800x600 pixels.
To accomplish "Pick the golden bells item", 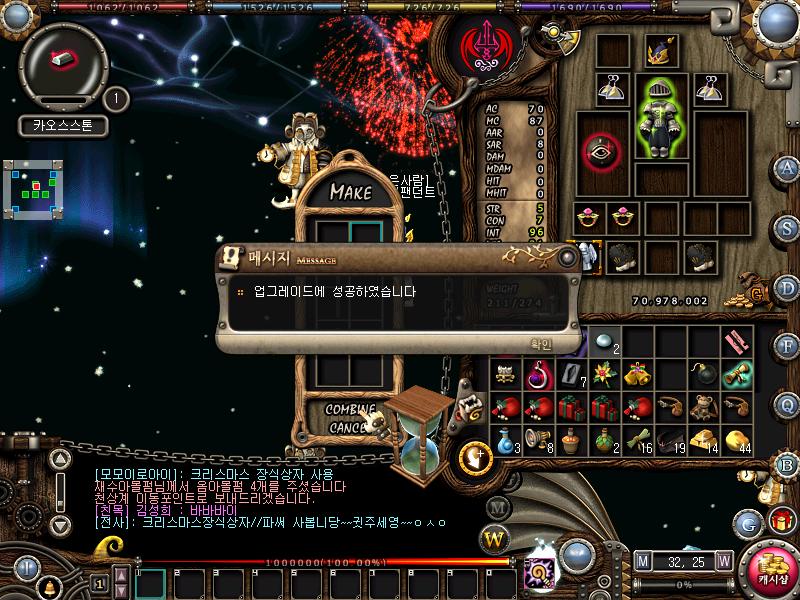I will point(638,375).
